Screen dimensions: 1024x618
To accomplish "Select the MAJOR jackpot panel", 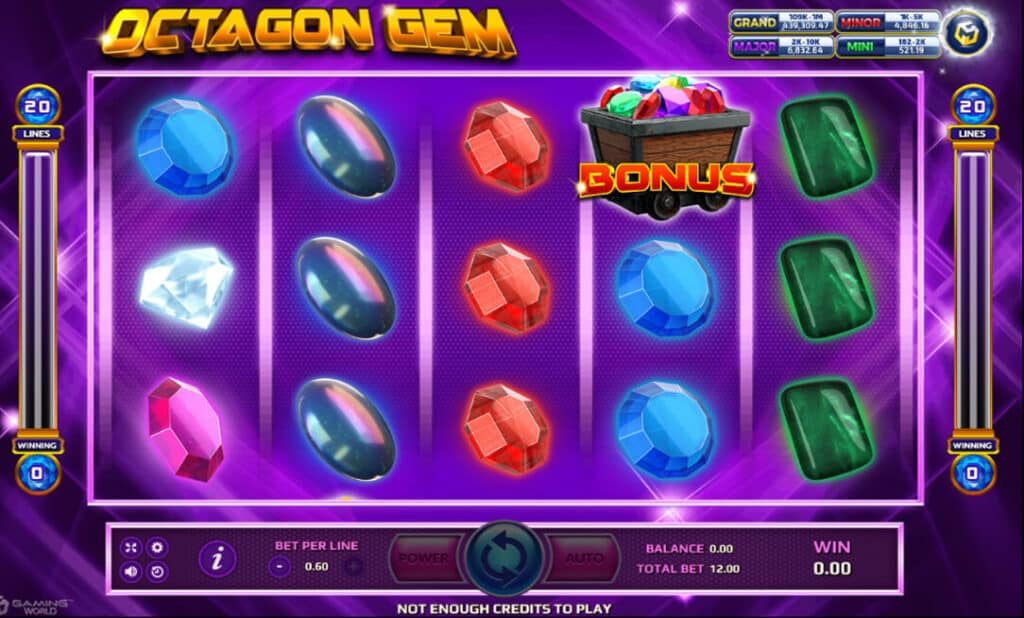I will pyautogui.click(x=779, y=47).
